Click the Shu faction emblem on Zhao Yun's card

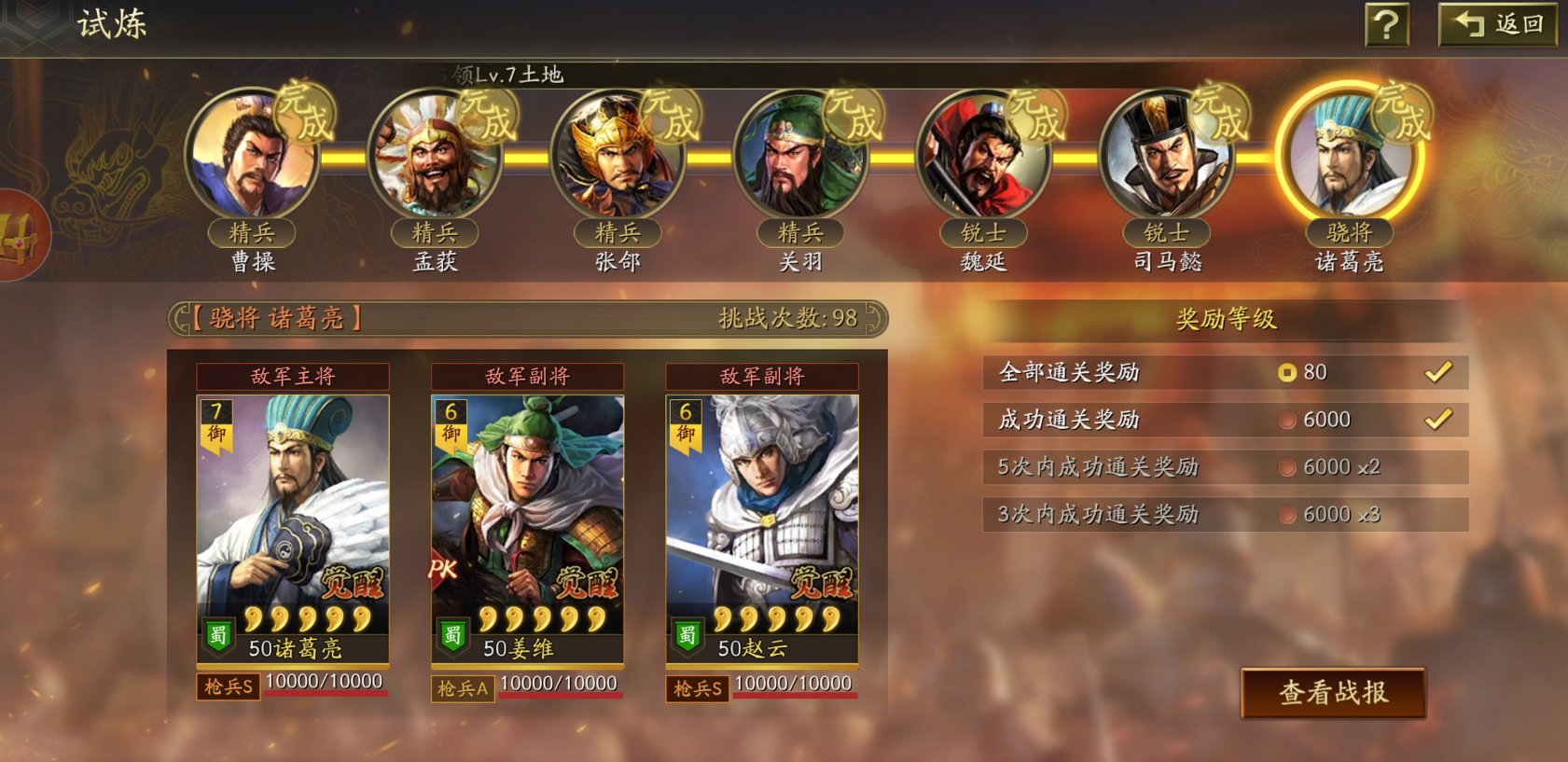point(687,633)
